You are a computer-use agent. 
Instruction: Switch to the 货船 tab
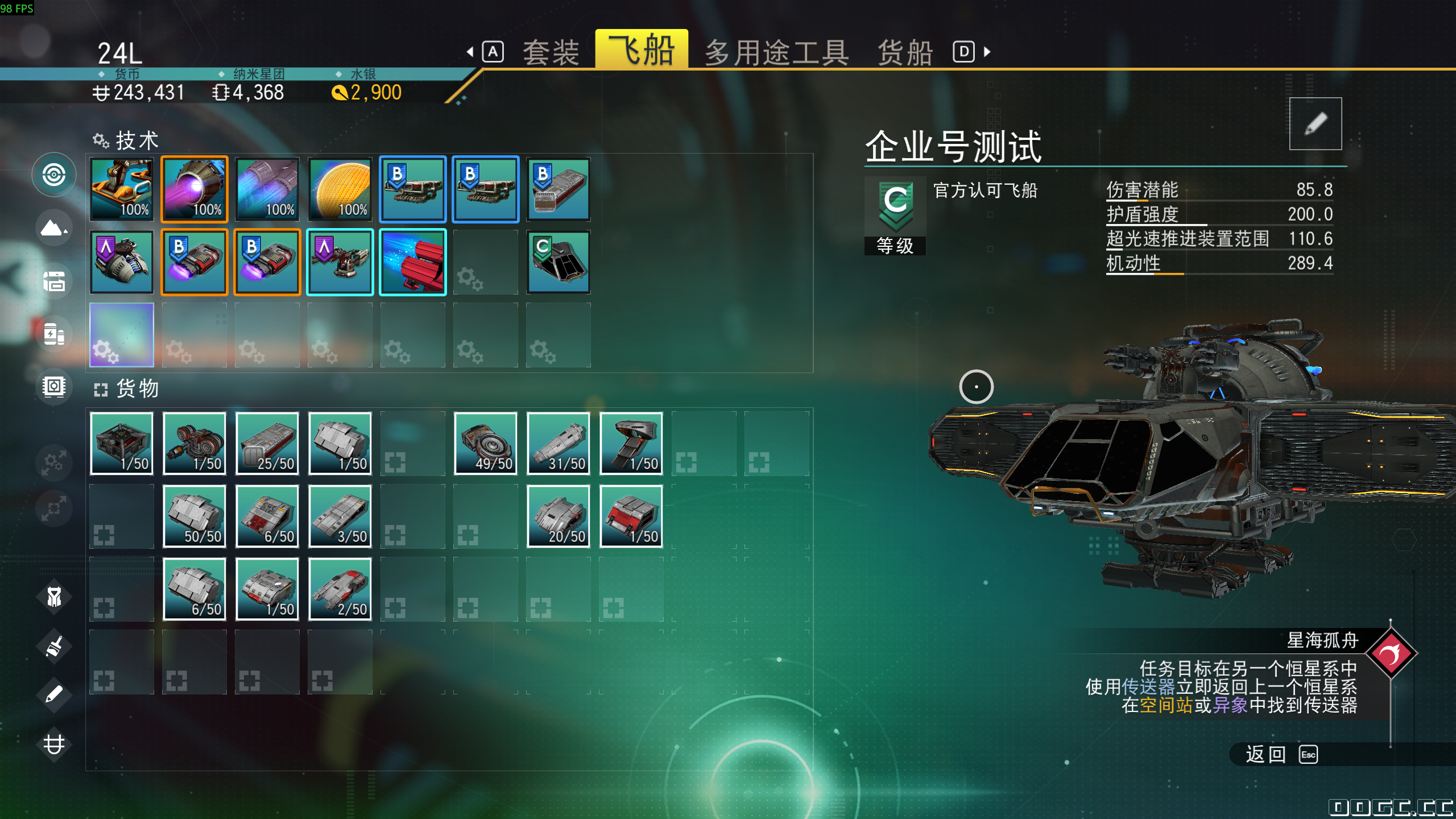click(905, 52)
